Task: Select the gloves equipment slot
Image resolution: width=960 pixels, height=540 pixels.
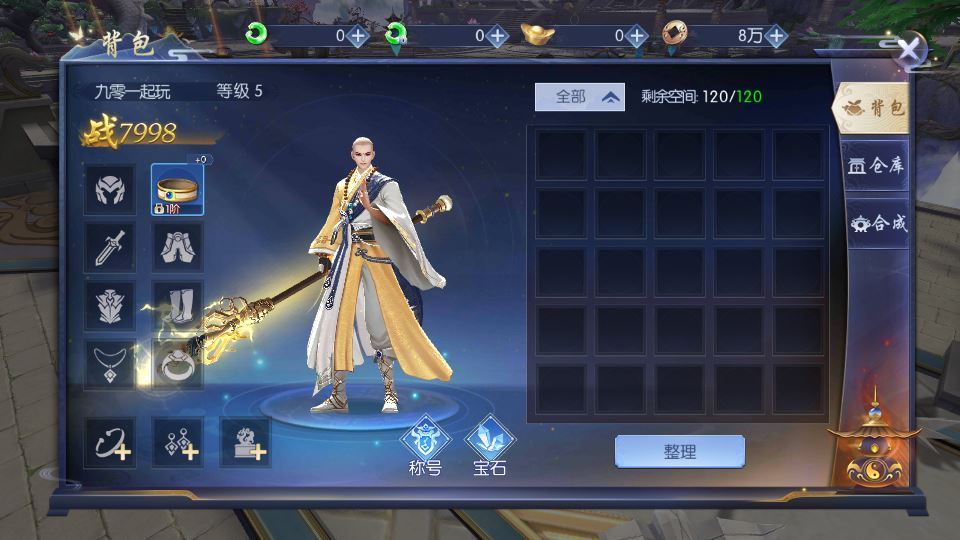Action: [x=177, y=247]
